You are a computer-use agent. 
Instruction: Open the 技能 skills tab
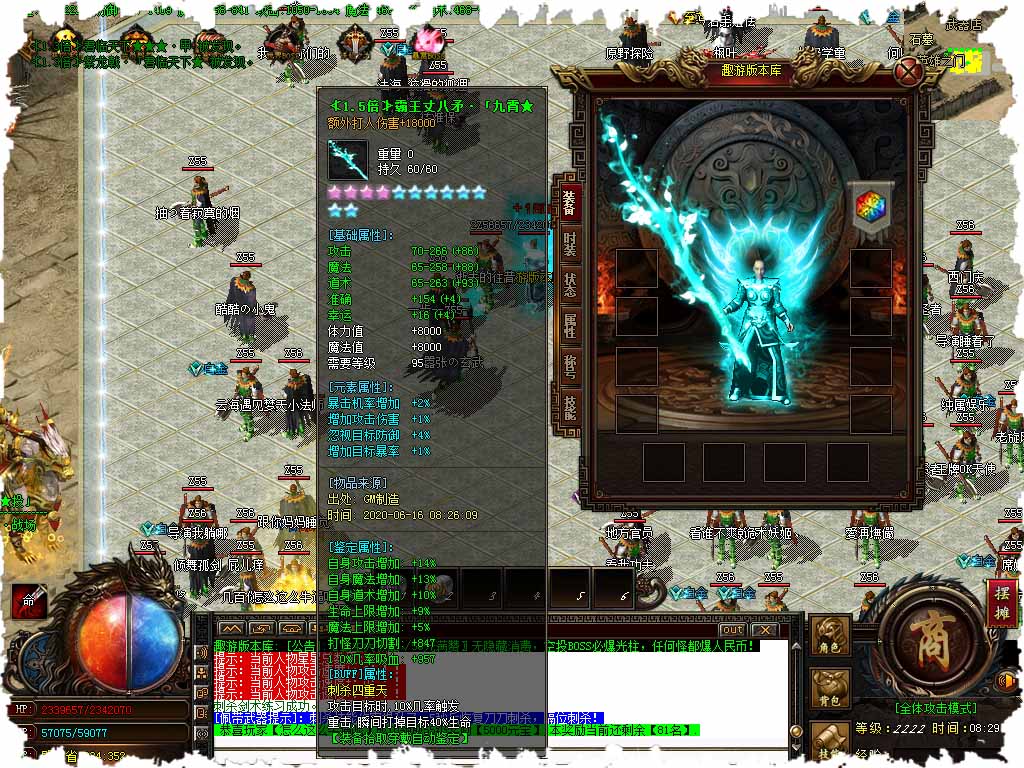click(568, 405)
